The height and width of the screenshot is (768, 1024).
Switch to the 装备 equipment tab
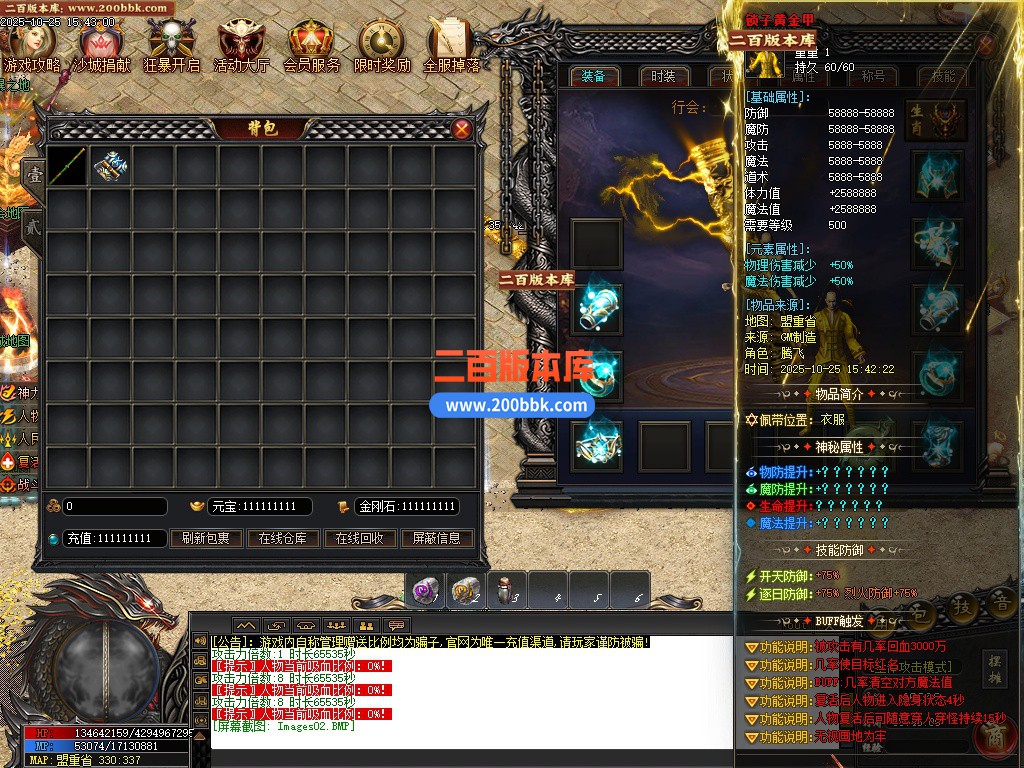(593, 76)
